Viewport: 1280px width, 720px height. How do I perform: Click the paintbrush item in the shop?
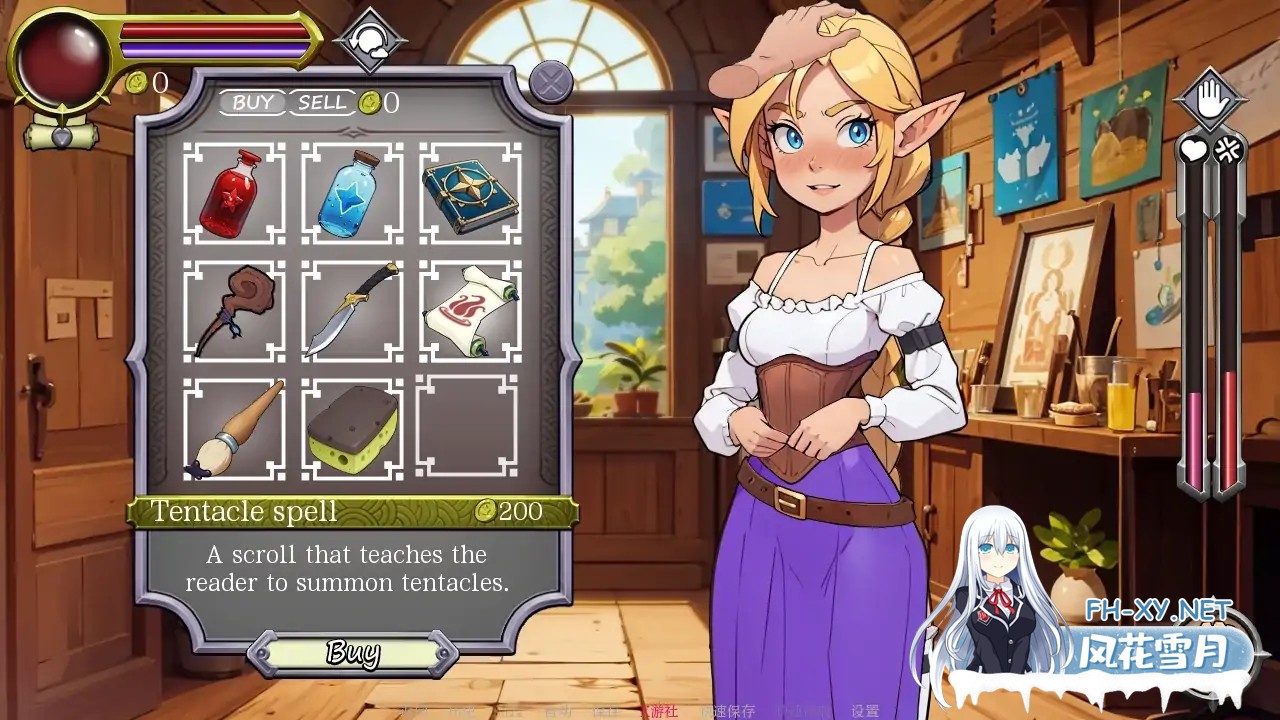pos(235,425)
